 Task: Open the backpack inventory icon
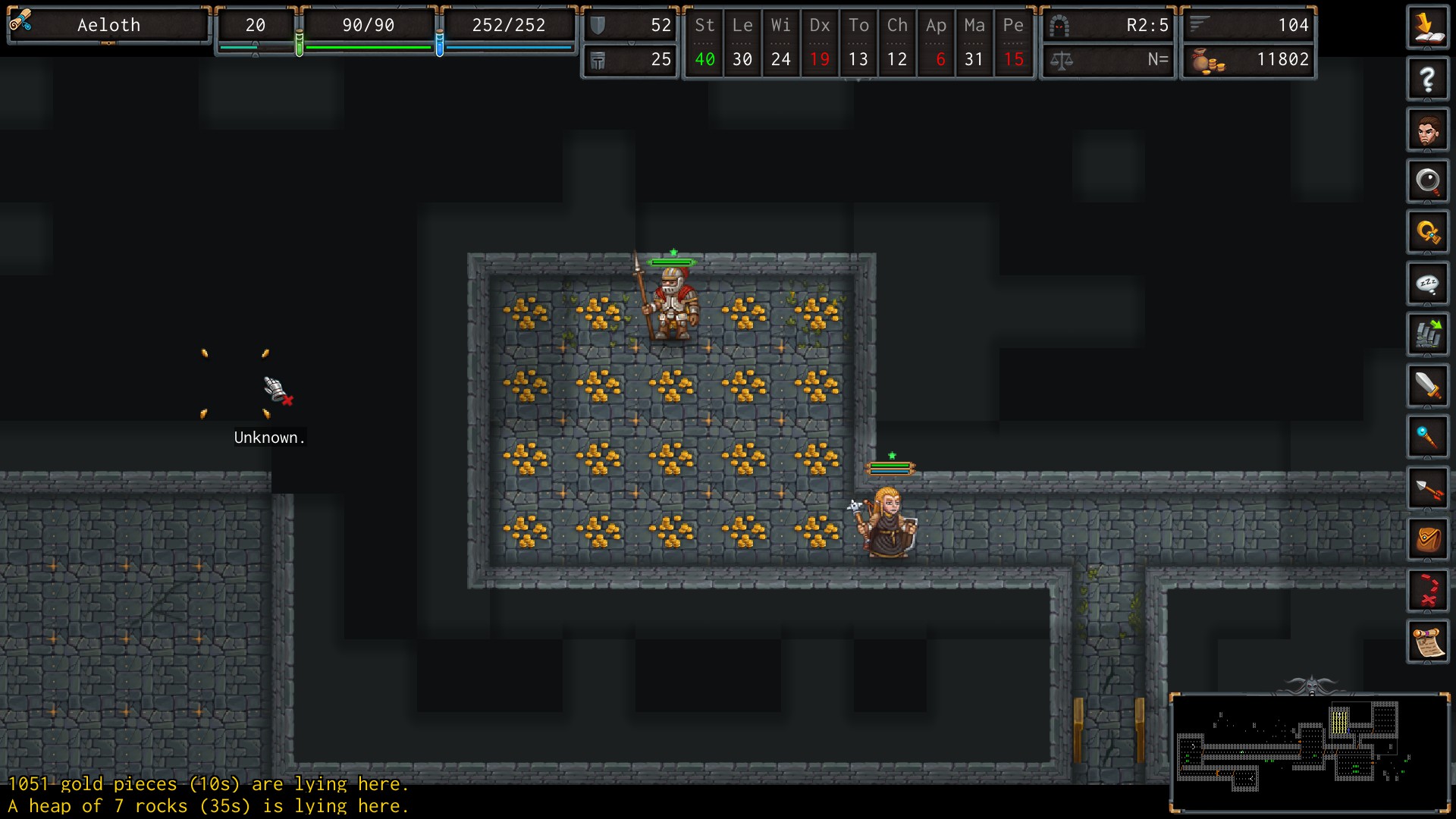1427,540
